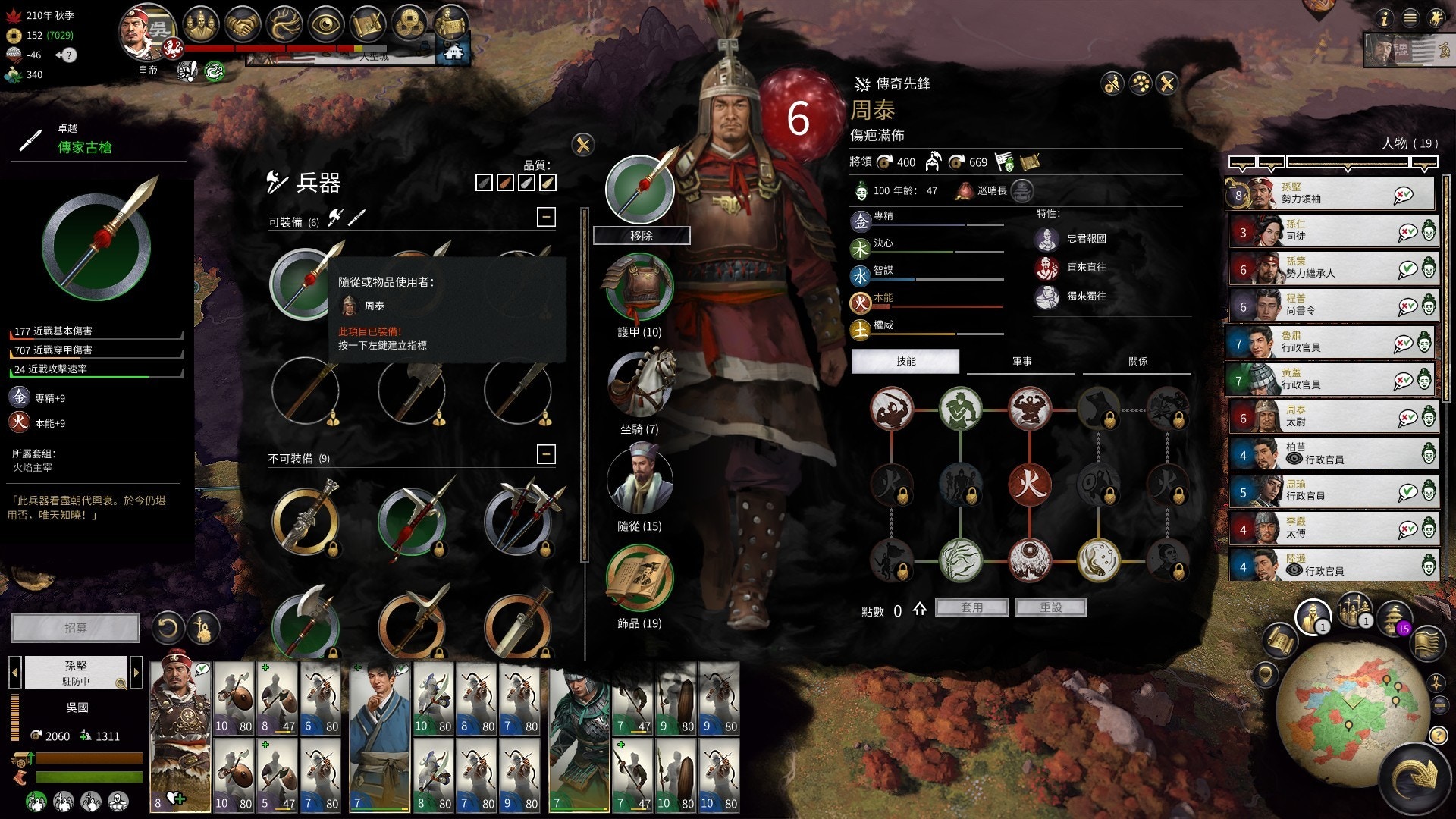Select 孫堅 general portrait card in army

tap(180, 736)
